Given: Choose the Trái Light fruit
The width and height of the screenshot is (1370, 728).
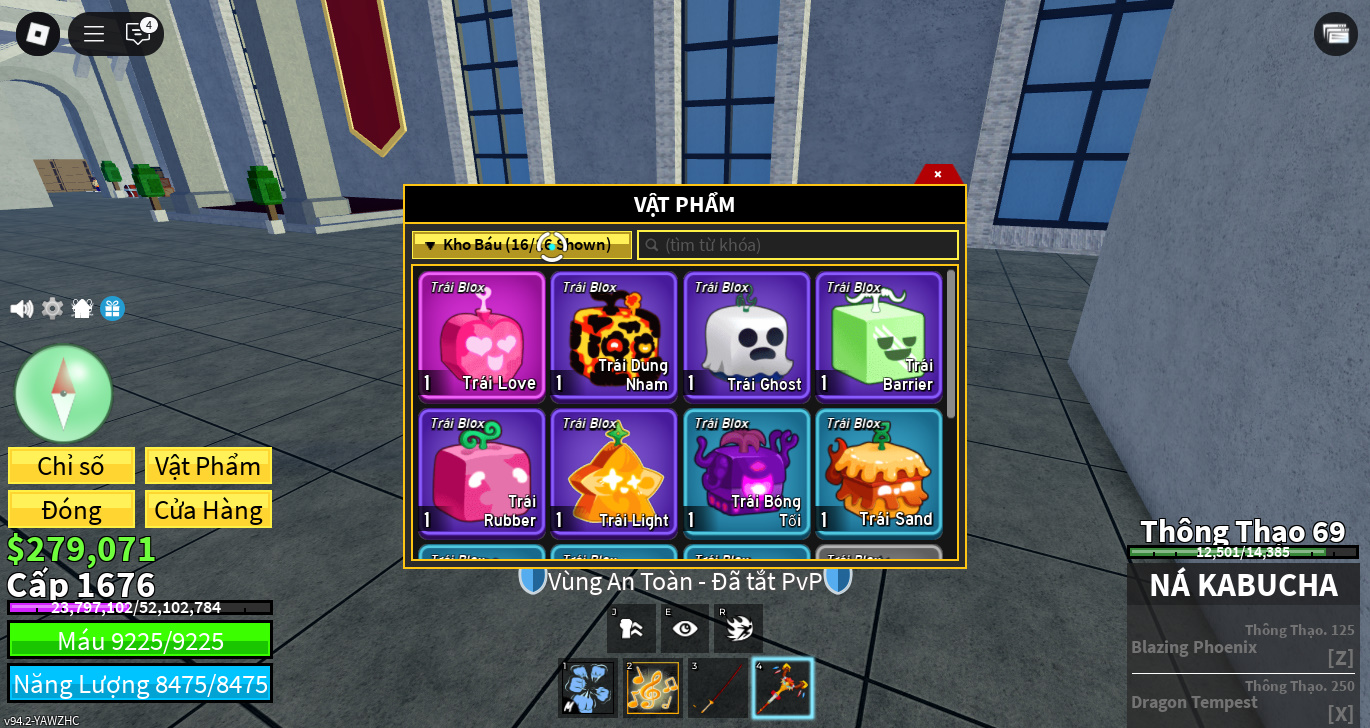Looking at the screenshot, I should coord(614,471).
